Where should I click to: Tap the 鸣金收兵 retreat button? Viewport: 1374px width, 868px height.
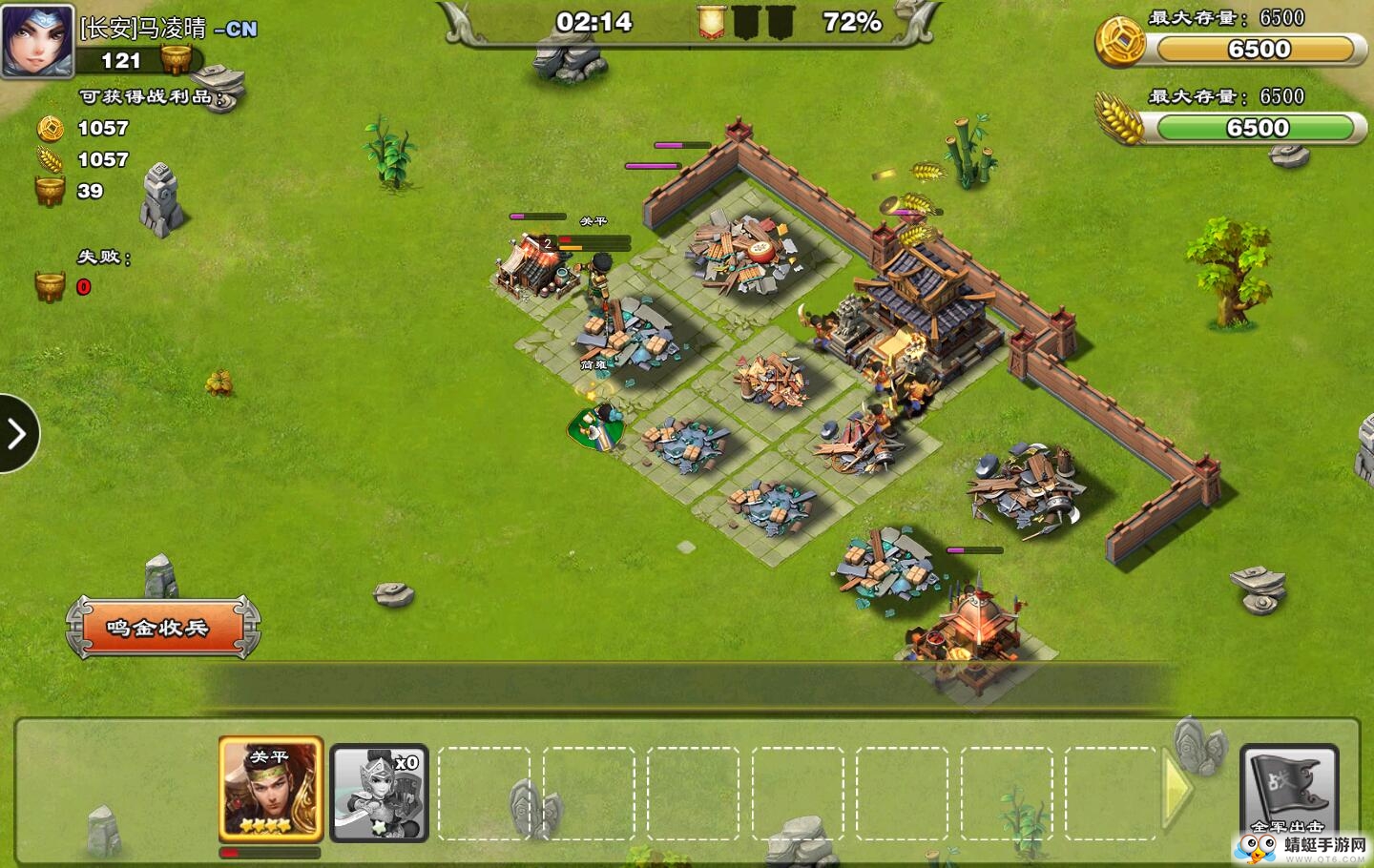pyautogui.click(x=162, y=628)
